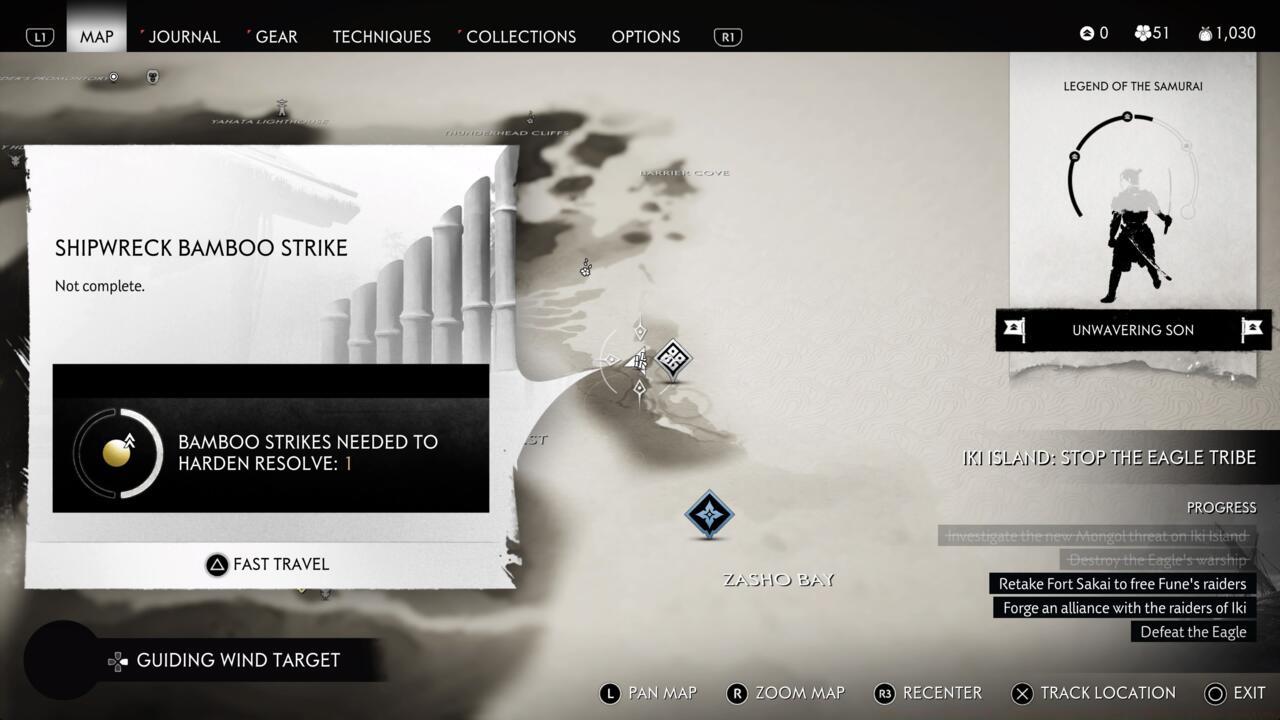Select the Defeat the Eagle objective
Image resolution: width=1280 pixels, height=720 pixels.
tap(1193, 632)
